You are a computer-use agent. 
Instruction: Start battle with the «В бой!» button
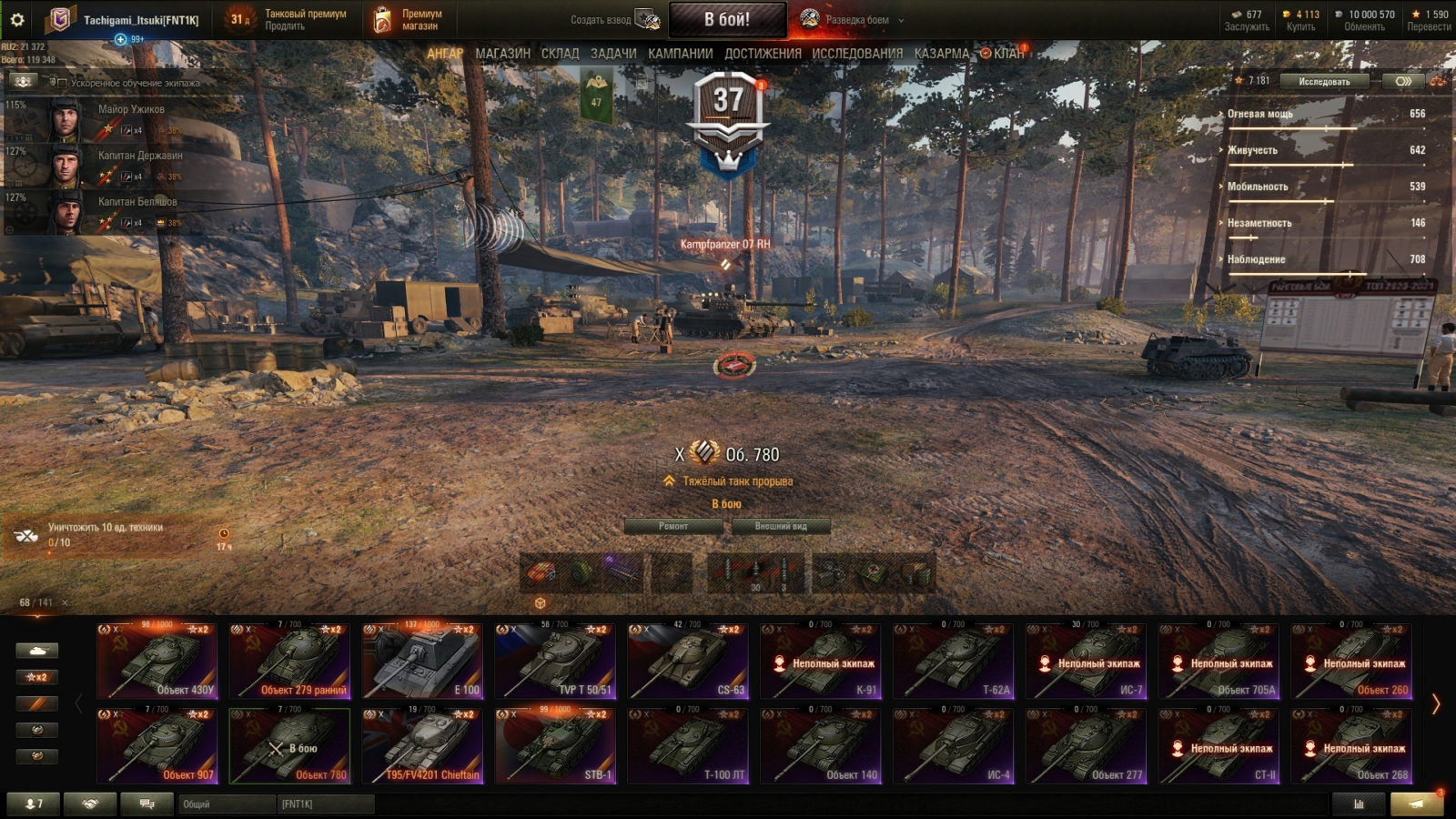[727, 19]
